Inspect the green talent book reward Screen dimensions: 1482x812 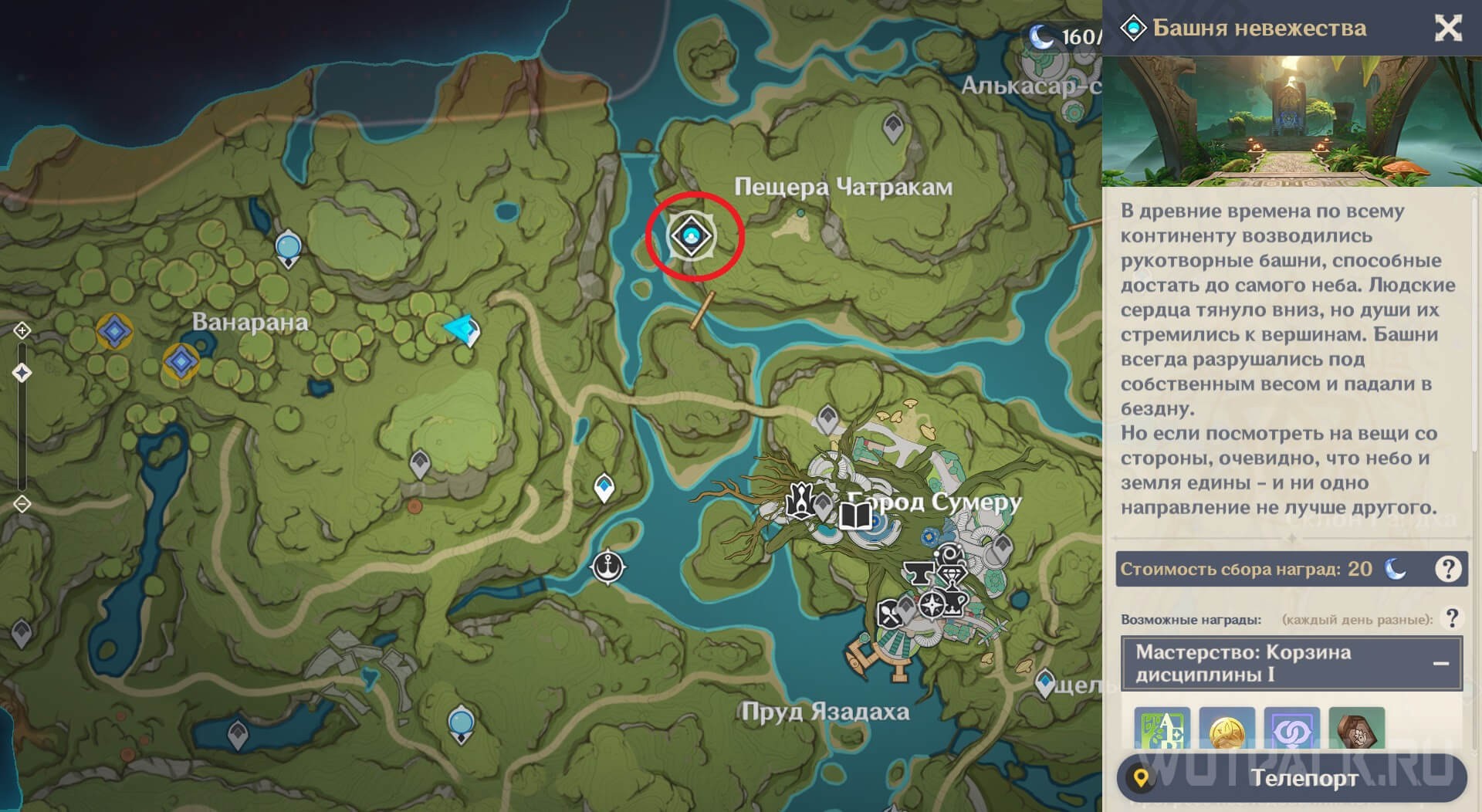(1162, 729)
